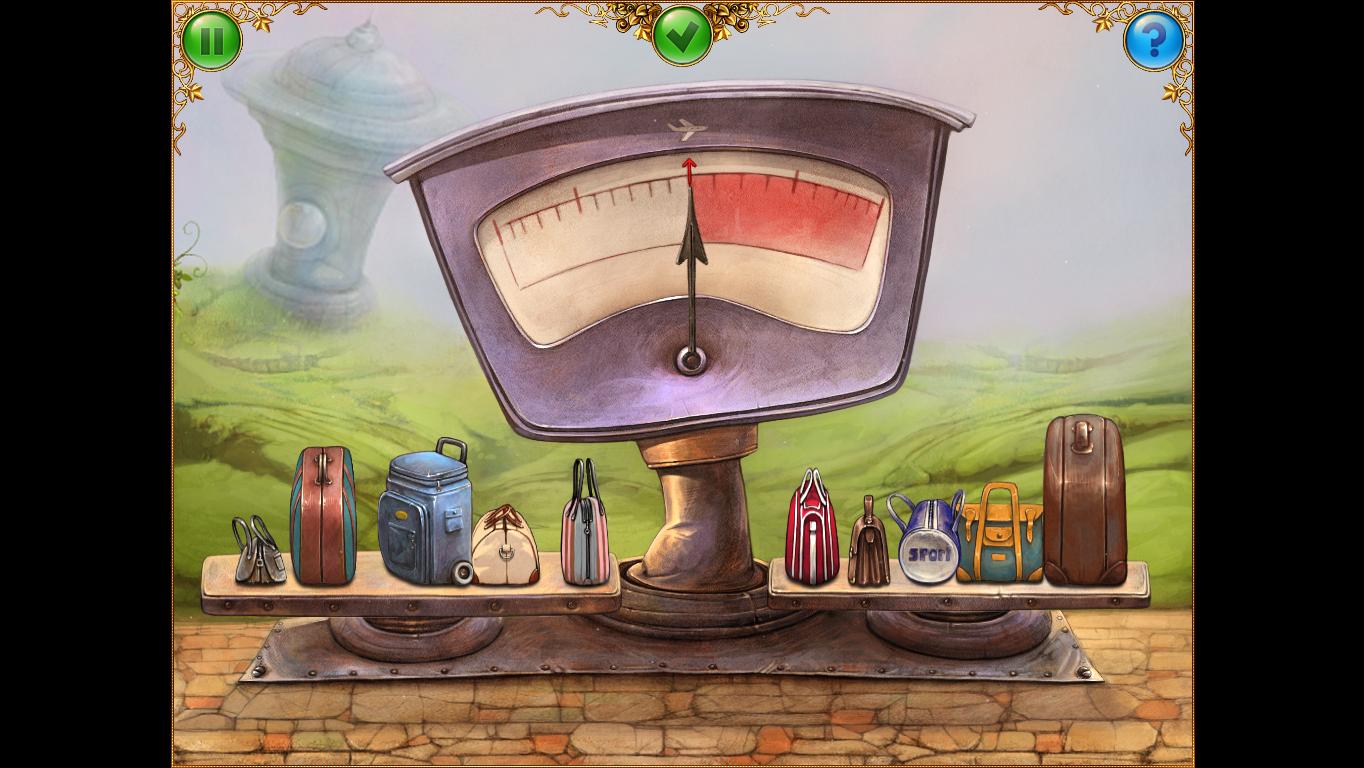The height and width of the screenshot is (768, 1364).
Task: Pause the game with the green button
Action: (x=212, y=39)
